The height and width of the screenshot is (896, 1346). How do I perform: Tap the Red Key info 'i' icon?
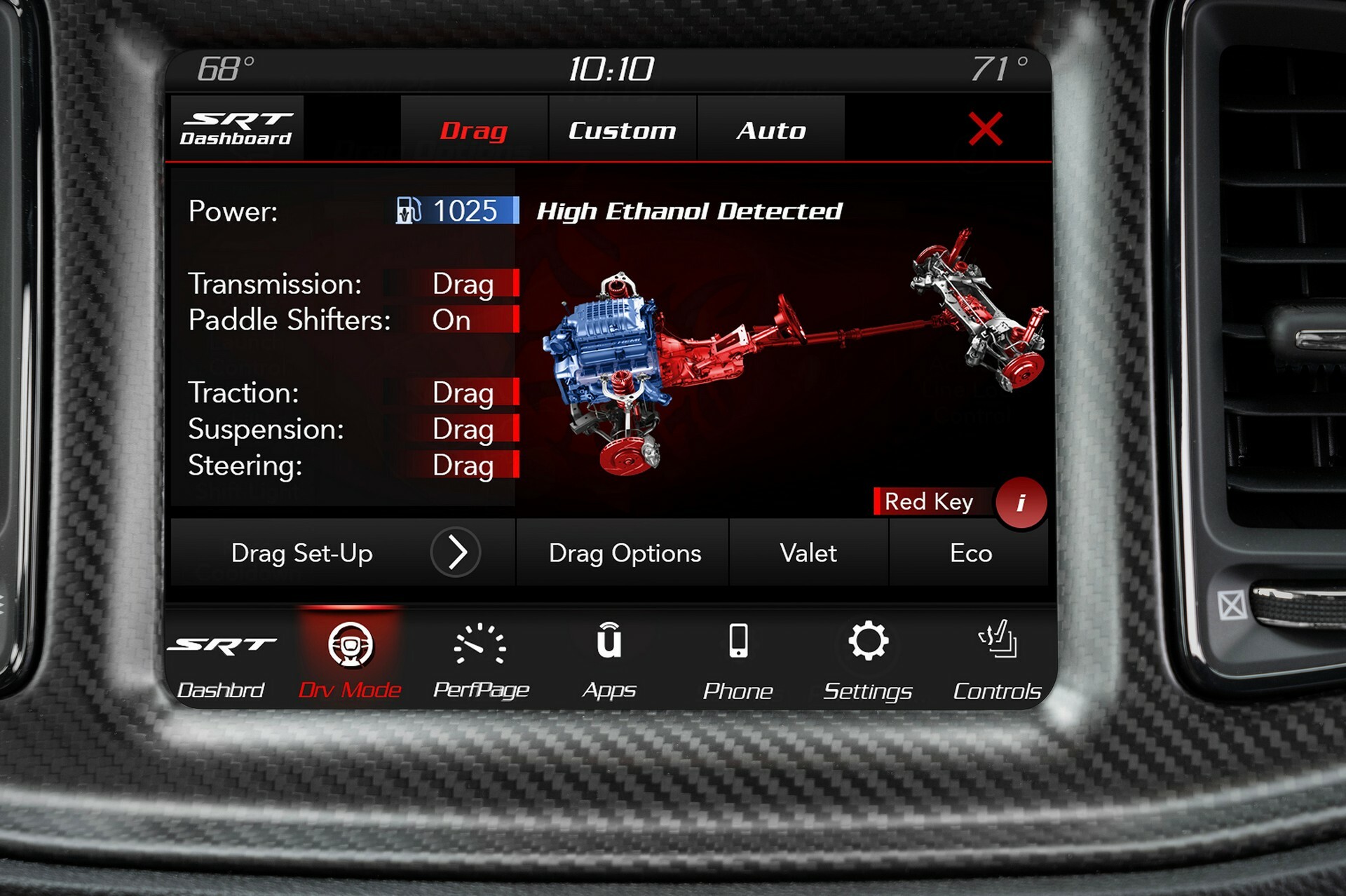(x=1023, y=502)
